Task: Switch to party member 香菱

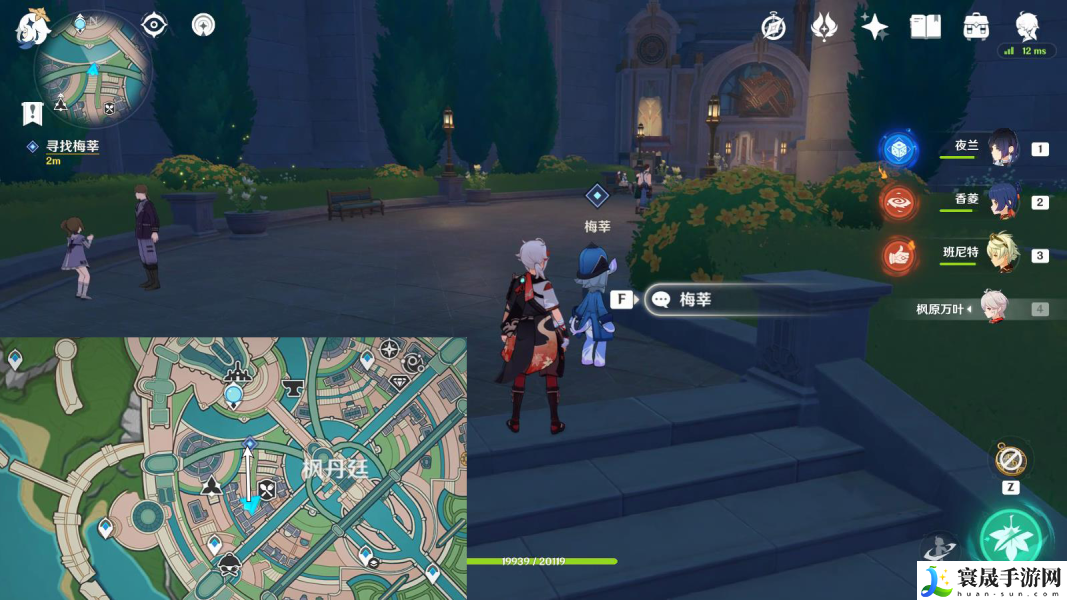Action: pyautogui.click(x=1002, y=200)
